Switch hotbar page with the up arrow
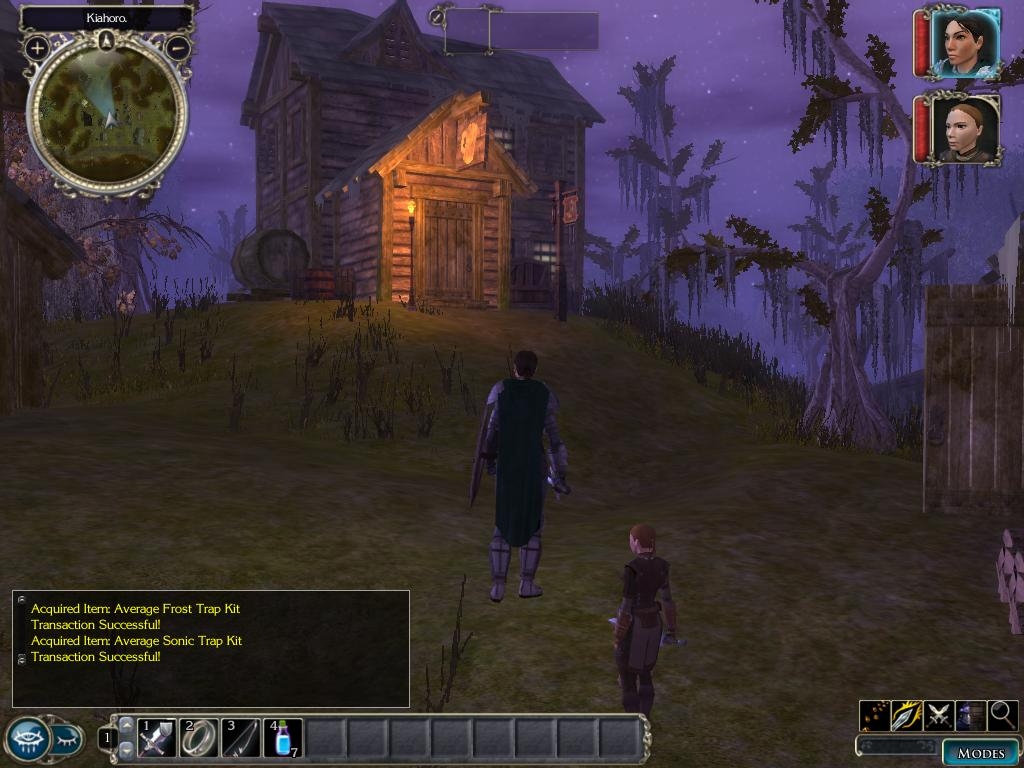 [x=127, y=725]
